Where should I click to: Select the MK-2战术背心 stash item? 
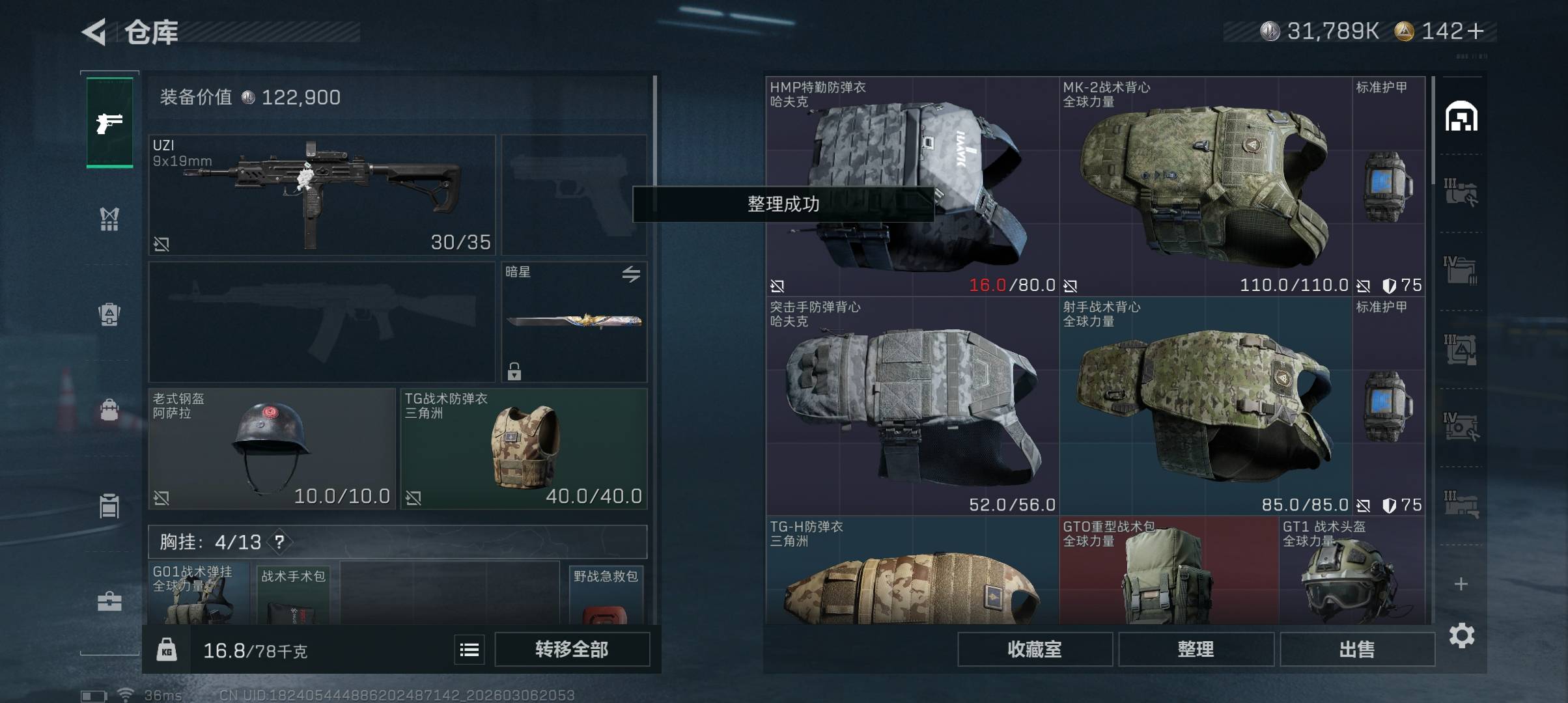[1205, 186]
